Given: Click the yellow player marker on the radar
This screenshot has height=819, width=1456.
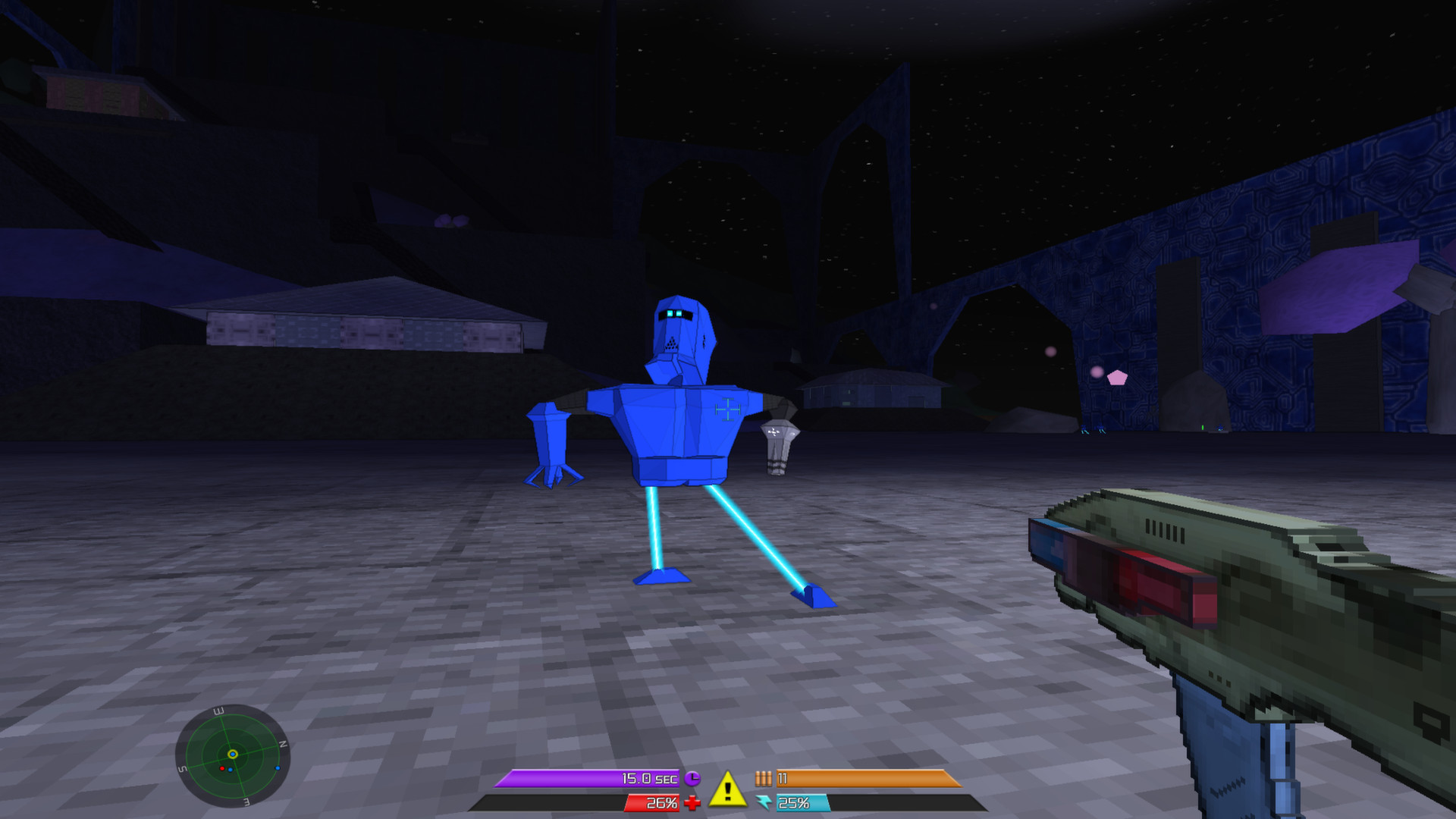Looking at the screenshot, I should click(x=233, y=755).
